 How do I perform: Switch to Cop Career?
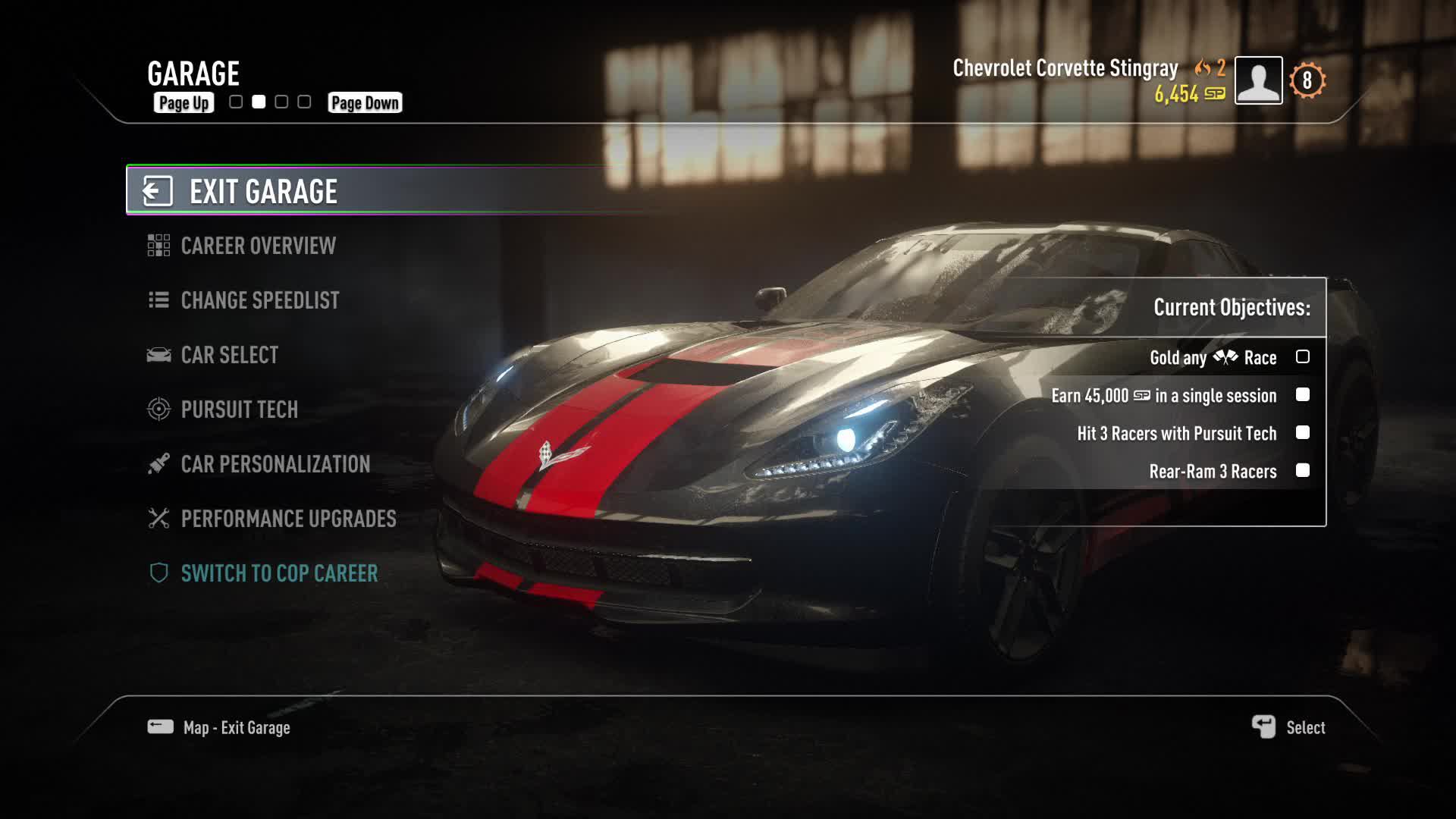click(279, 573)
